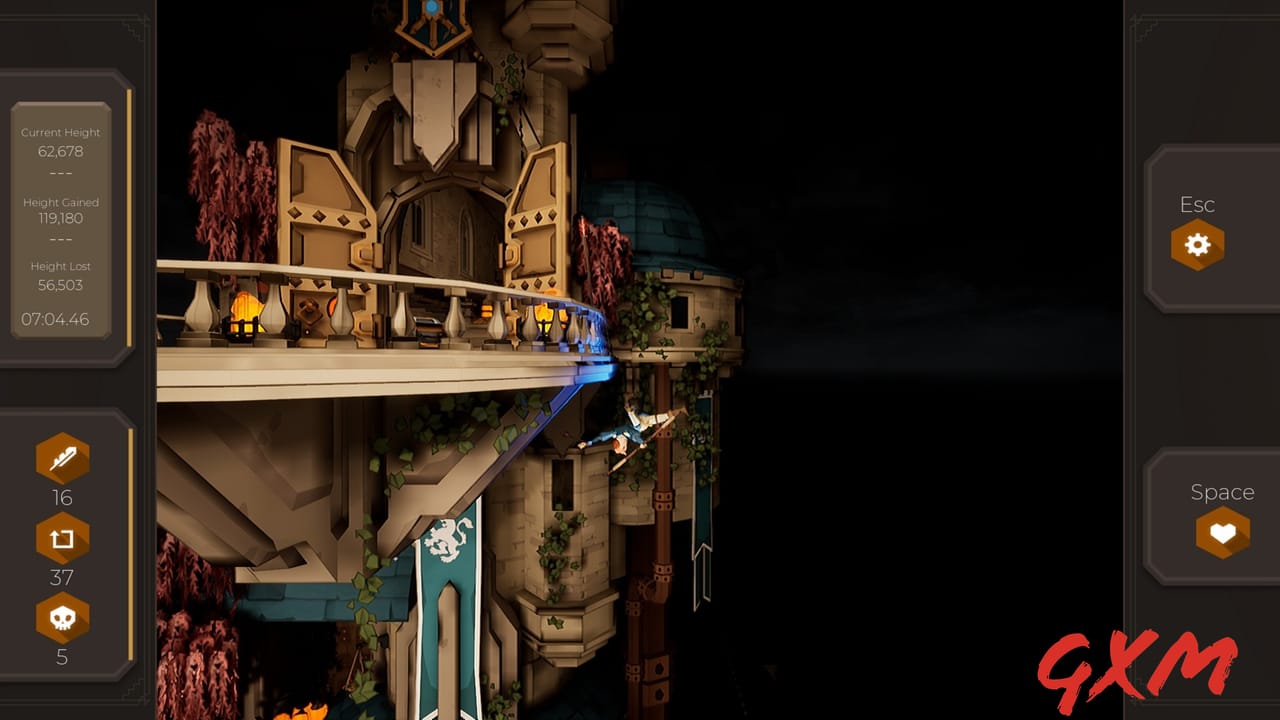This screenshot has width=1280, height=720.
Task: Click the checkpoint loop icon above 37
Action: click(x=61, y=537)
